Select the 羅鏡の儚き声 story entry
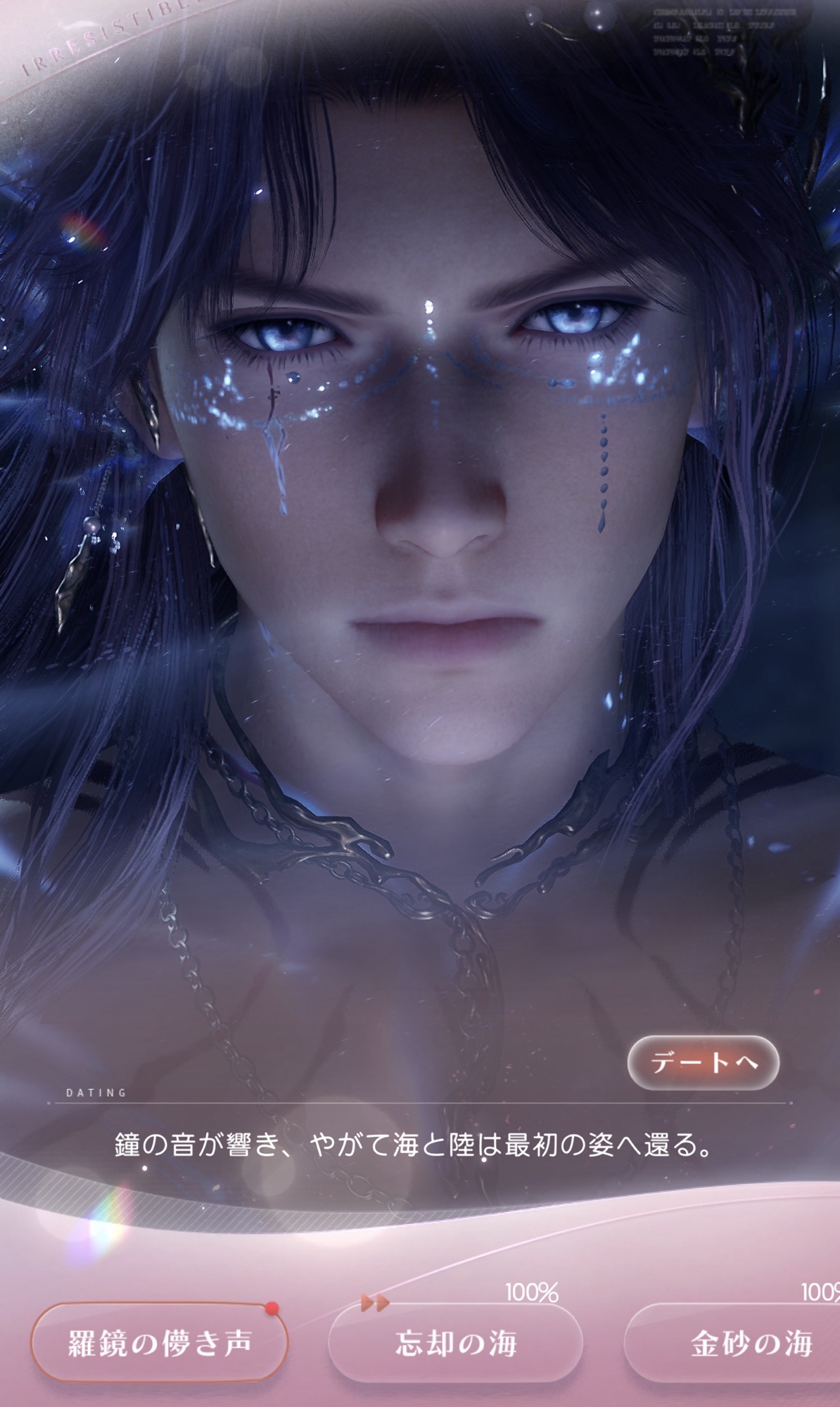 (160, 1342)
